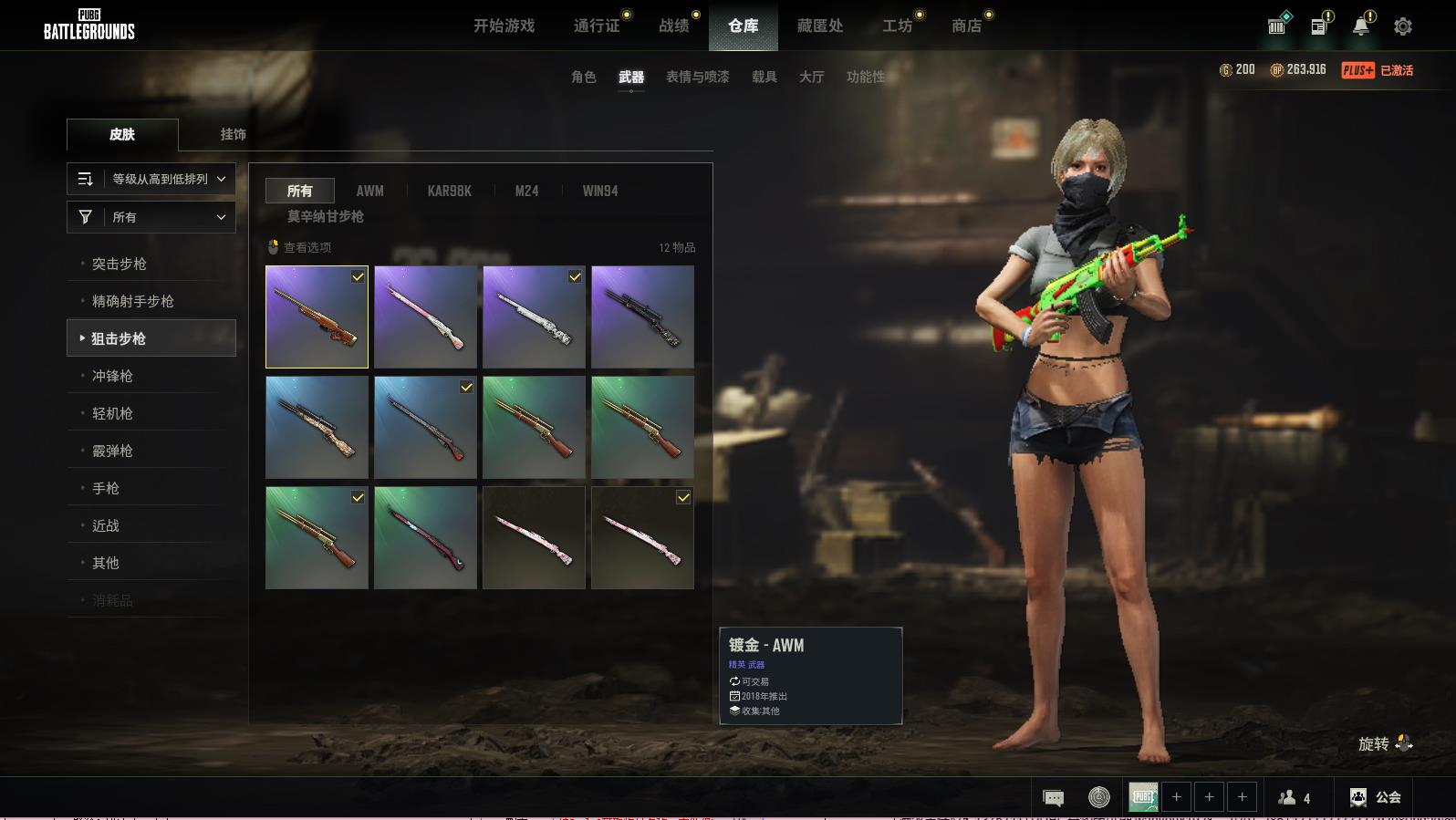Switch to 载具 vehicles sub-tab

point(764,77)
